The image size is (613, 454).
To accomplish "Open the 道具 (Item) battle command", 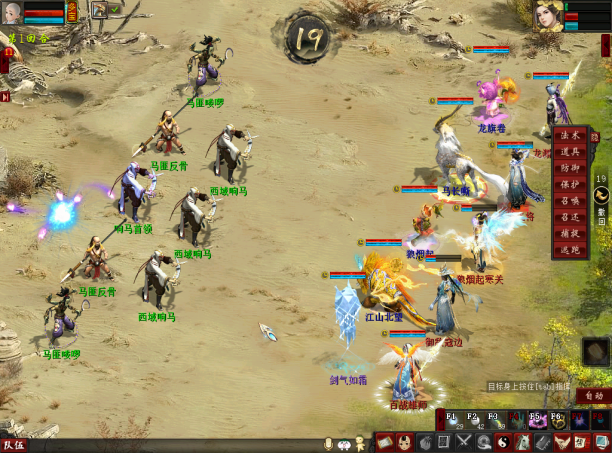I will (569, 152).
